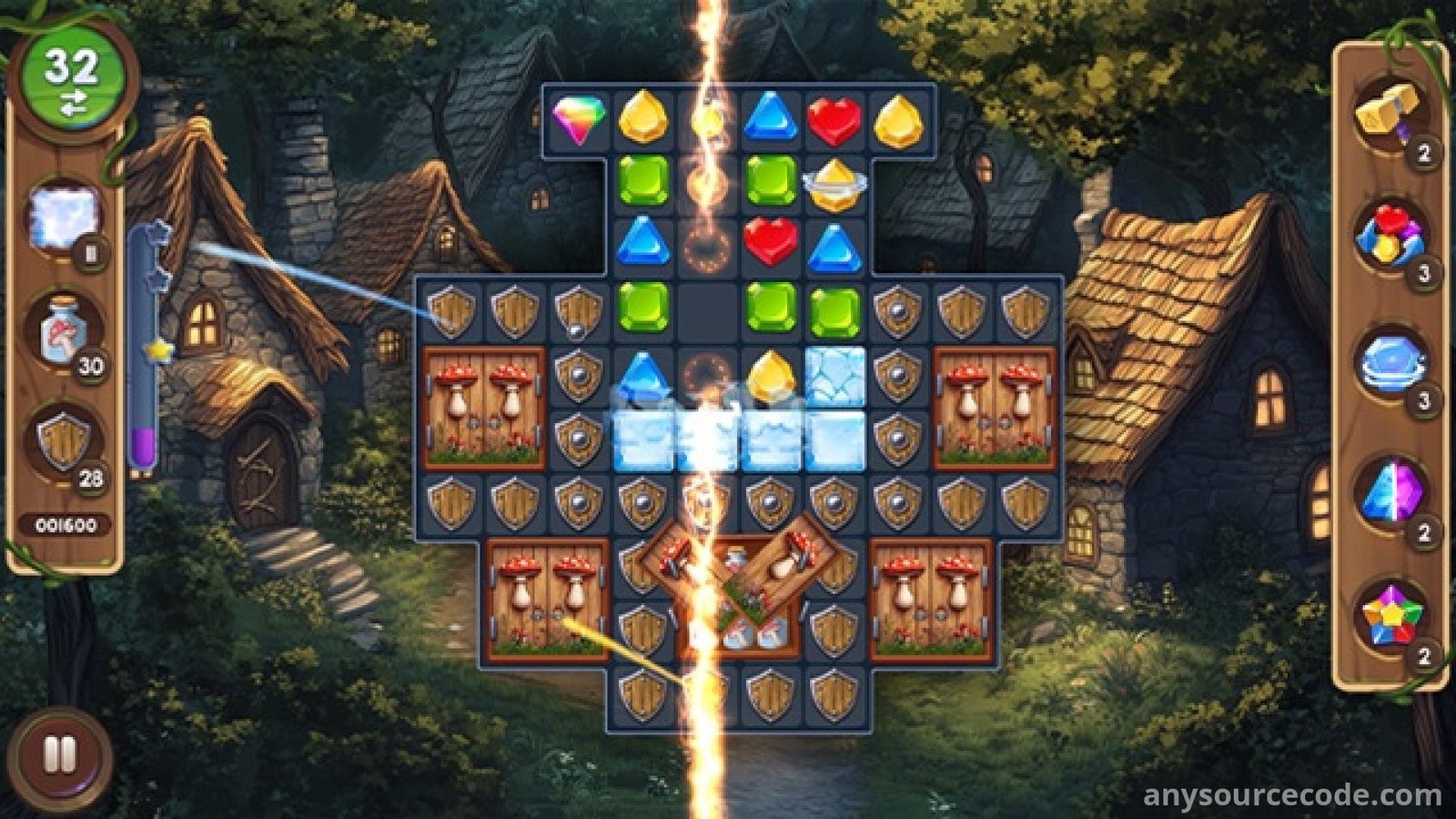Use the mixed gem pile booster
Viewport: 1456px width, 819px height.
click(1389, 237)
